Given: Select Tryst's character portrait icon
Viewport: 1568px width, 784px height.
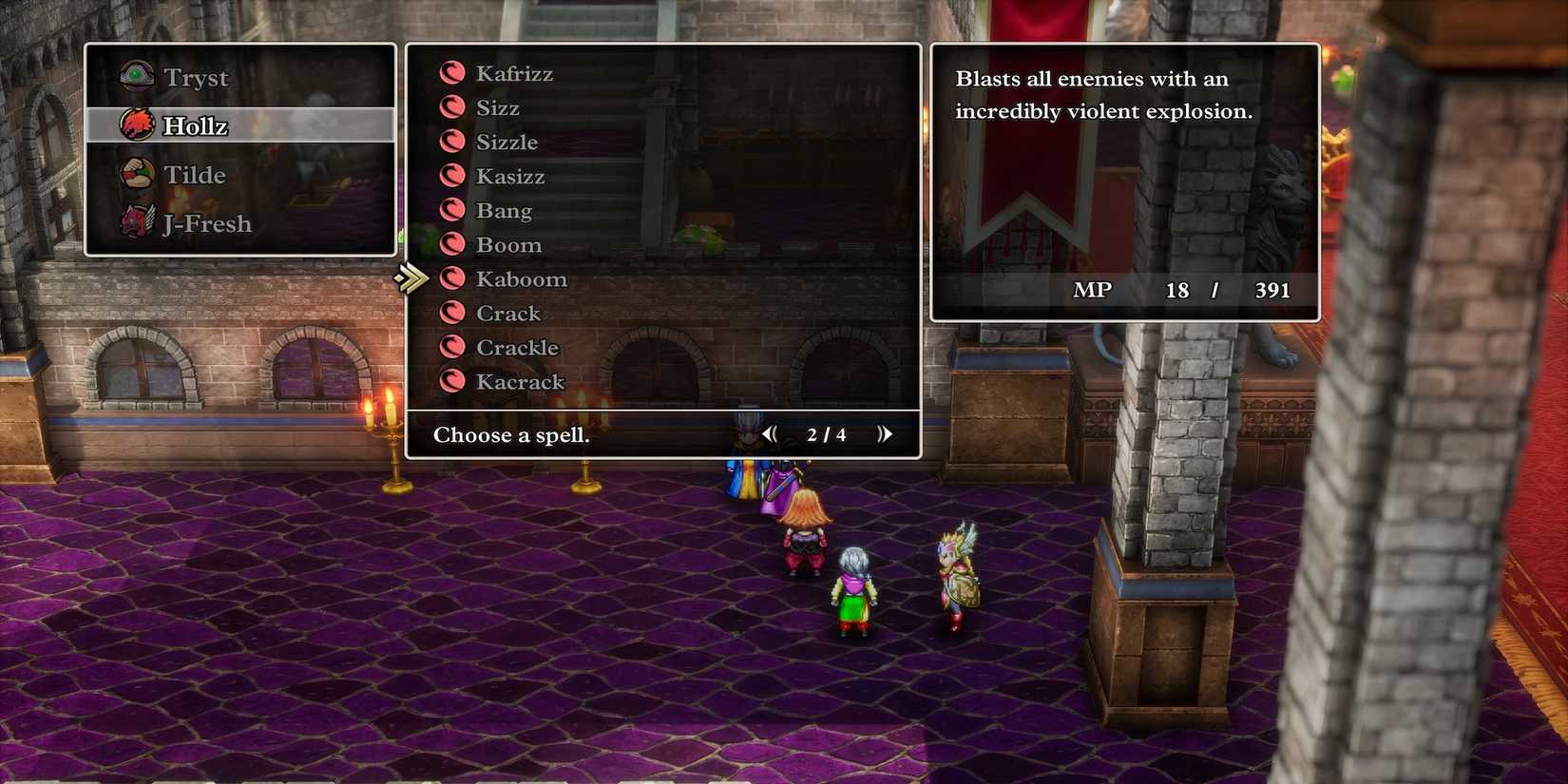Looking at the screenshot, I should pyautogui.click(x=136, y=76).
